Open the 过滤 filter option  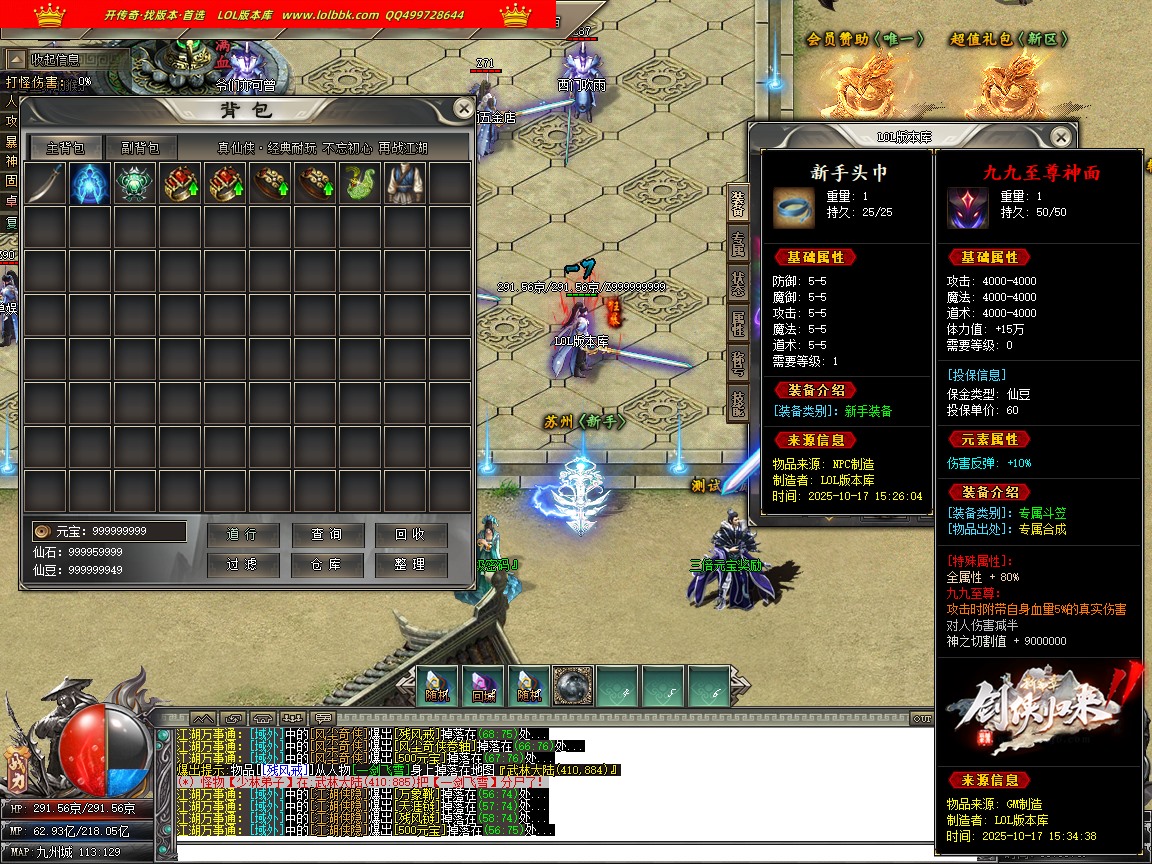point(242,565)
